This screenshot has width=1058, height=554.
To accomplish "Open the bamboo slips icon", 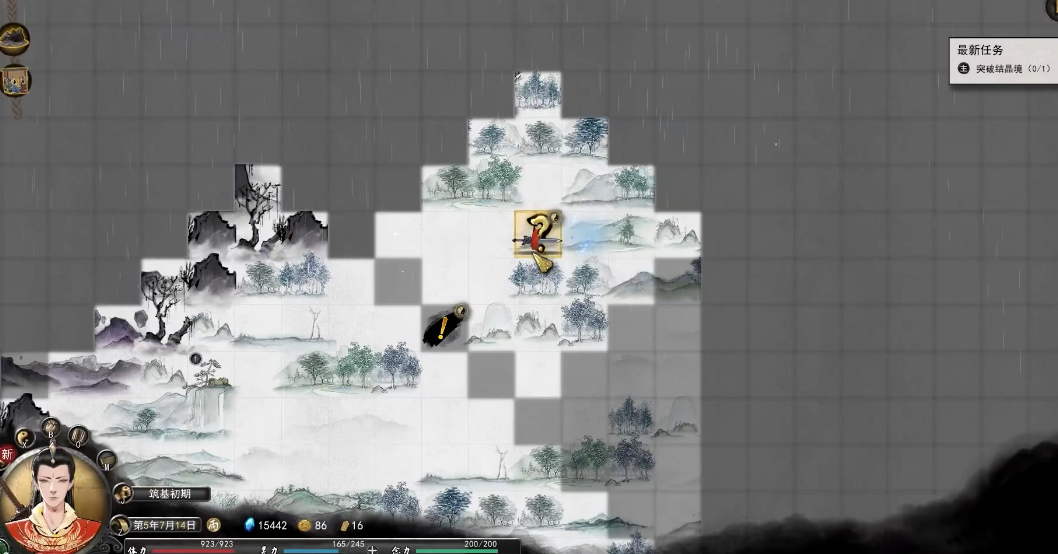I will click(x=78, y=437).
